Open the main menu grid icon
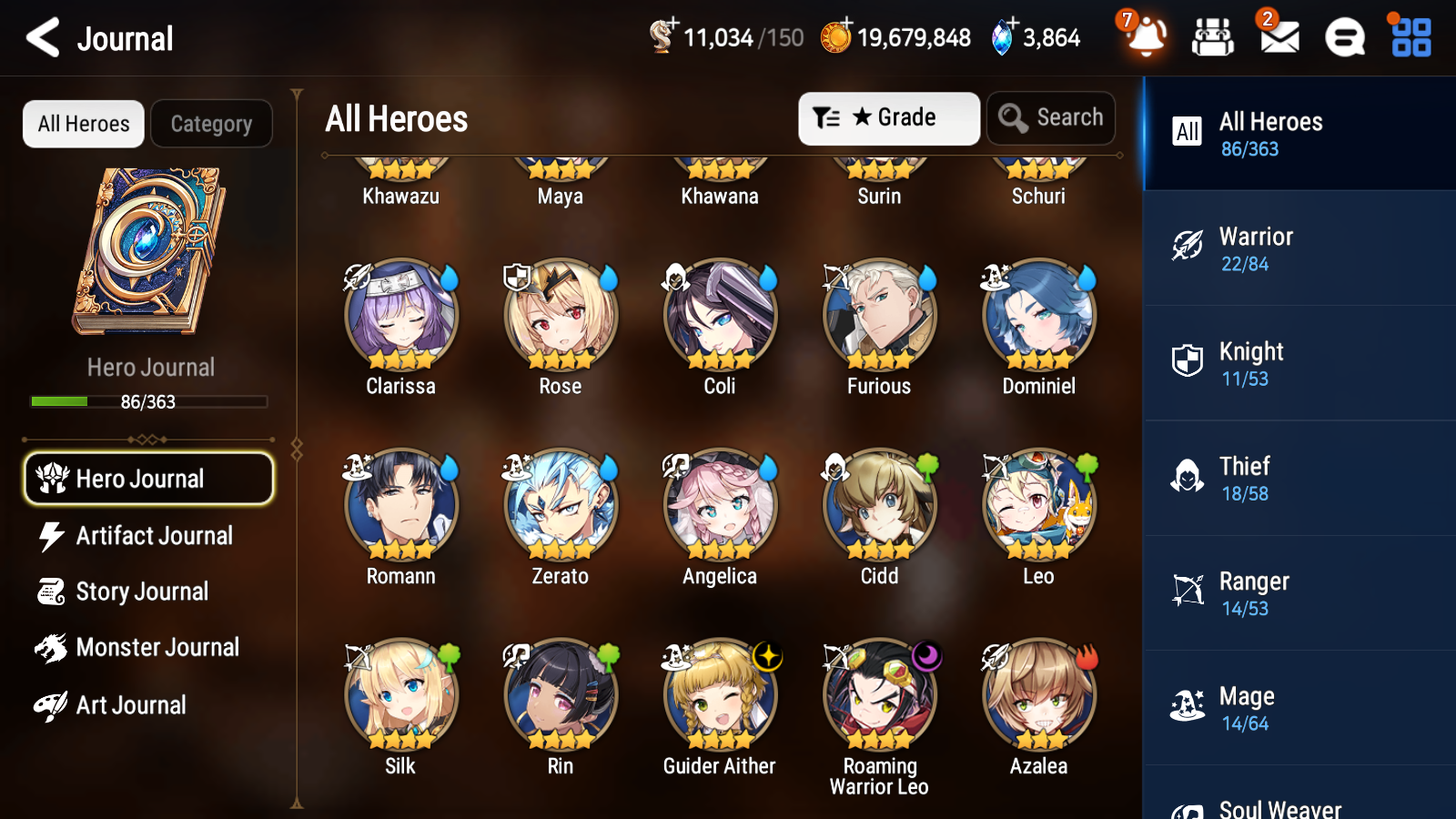The height and width of the screenshot is (819, 1456). pos(1409,37)
